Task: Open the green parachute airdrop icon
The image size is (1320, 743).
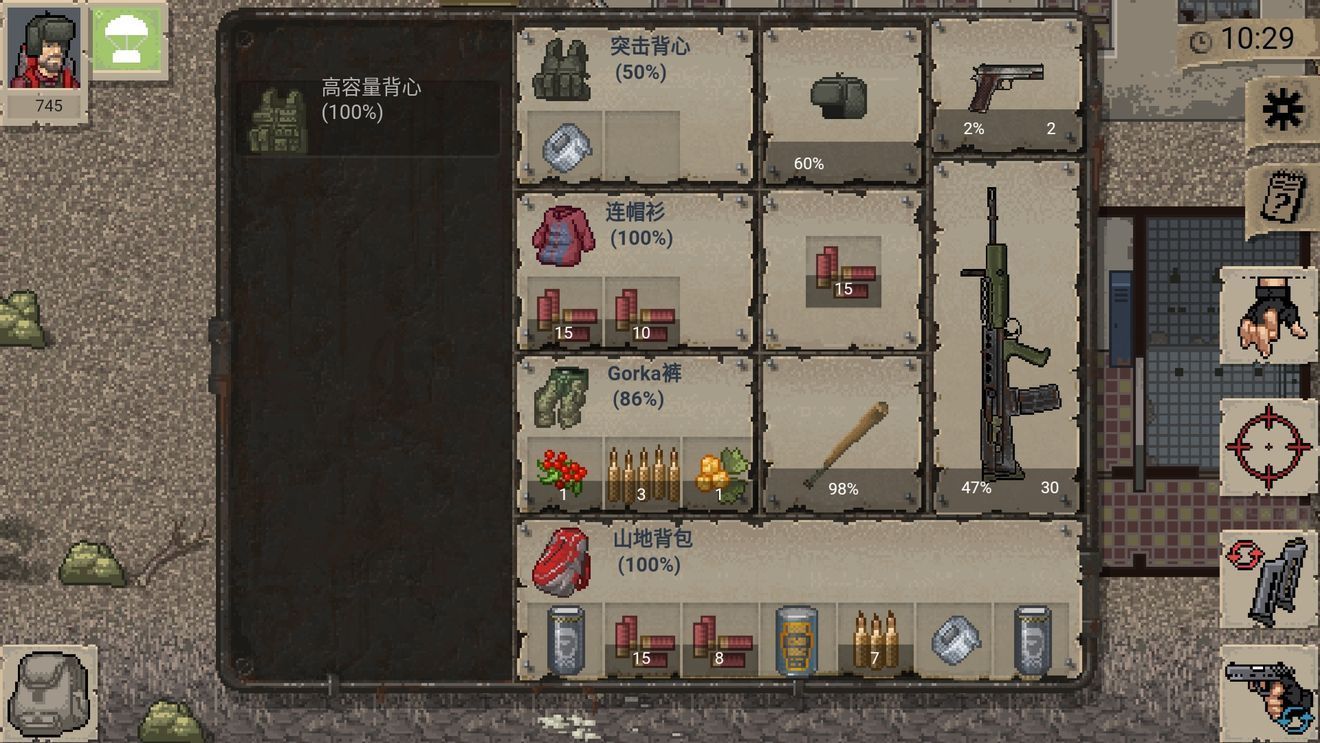Action: tap(129, 42)
